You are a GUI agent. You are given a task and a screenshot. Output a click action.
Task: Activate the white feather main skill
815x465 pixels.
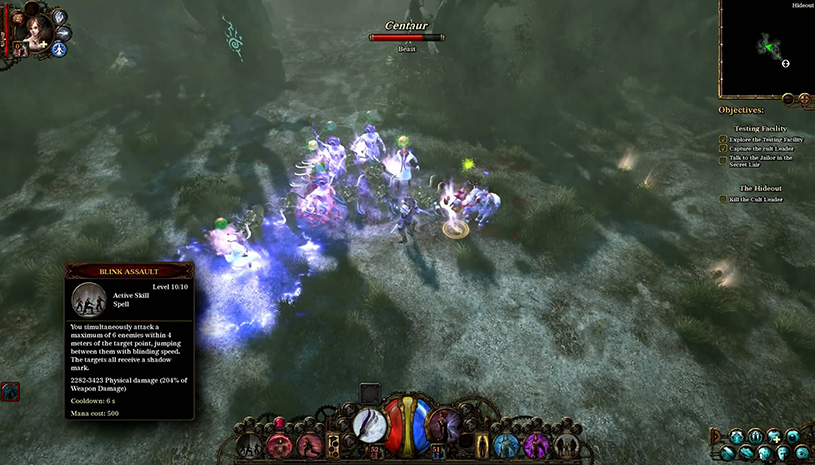pyautogui.click(x=369, y=425)
